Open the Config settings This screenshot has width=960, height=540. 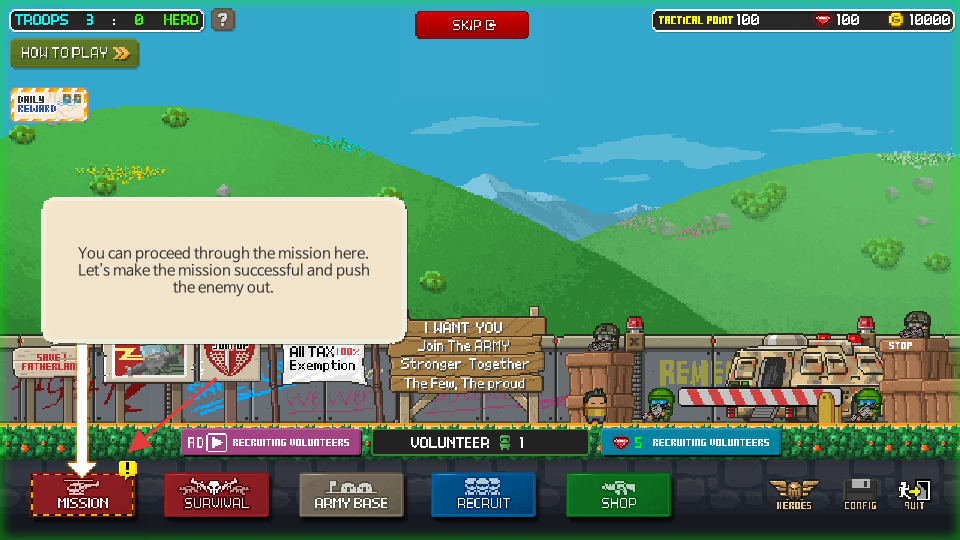point(860,494)
